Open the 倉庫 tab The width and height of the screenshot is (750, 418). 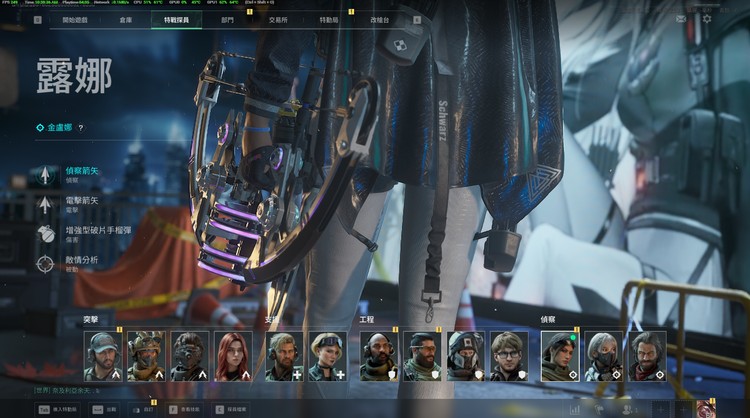pos(125,19)
